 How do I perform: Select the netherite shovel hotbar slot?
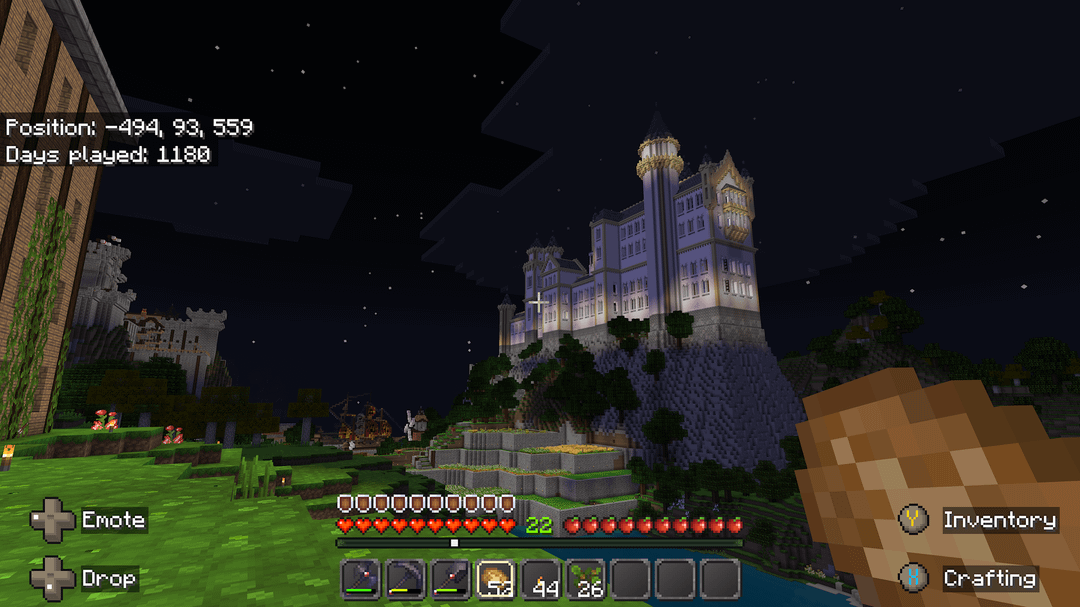tap(451, 579)
